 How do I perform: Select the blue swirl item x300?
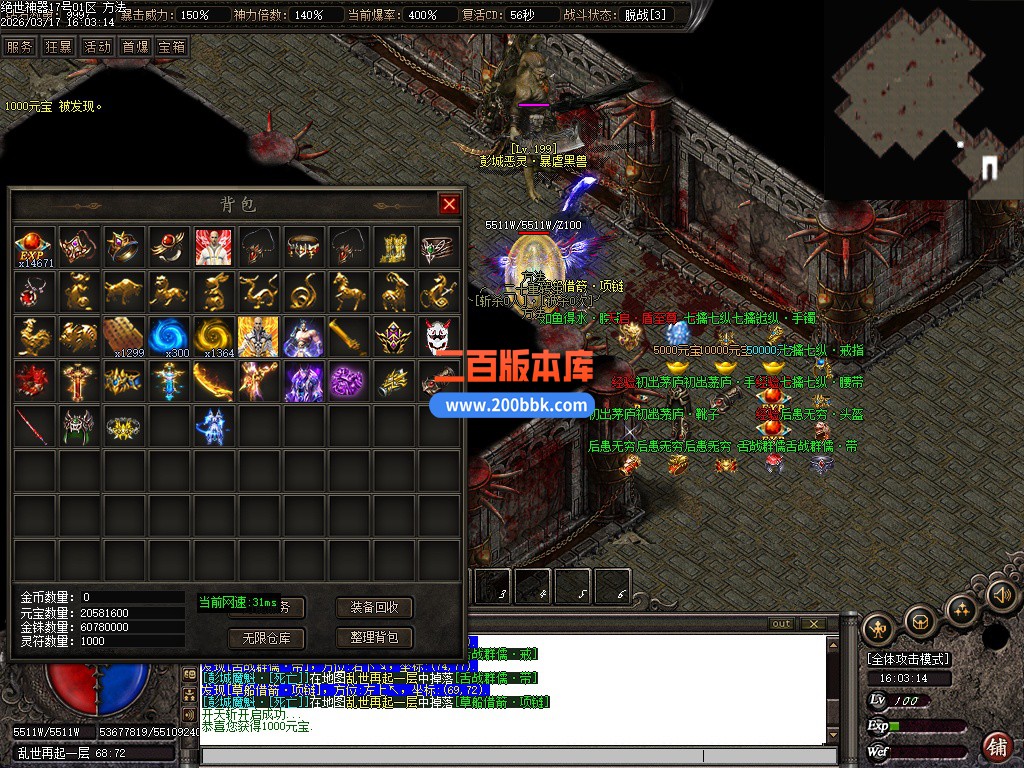point(169,336)
